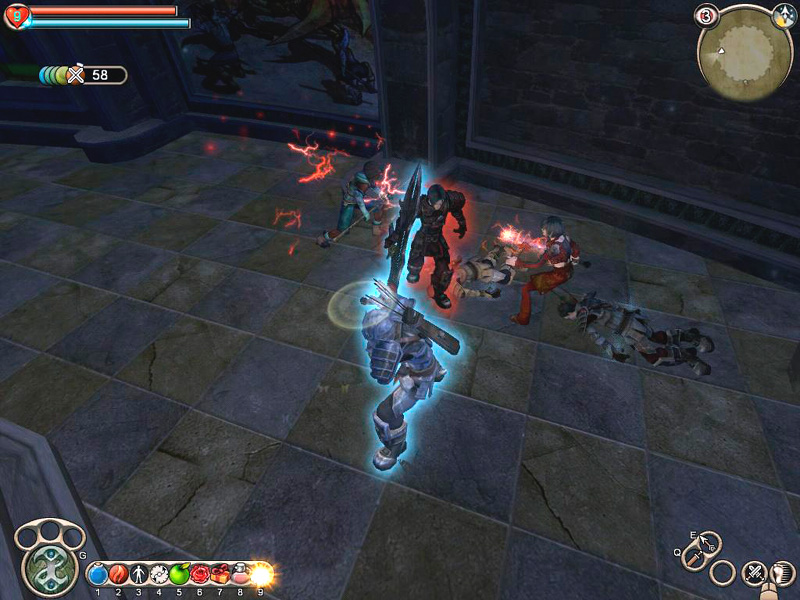The width and height of the screenshot is (800, 600).
Task: Activate the red flame spell slot
Action: [118, 574]
